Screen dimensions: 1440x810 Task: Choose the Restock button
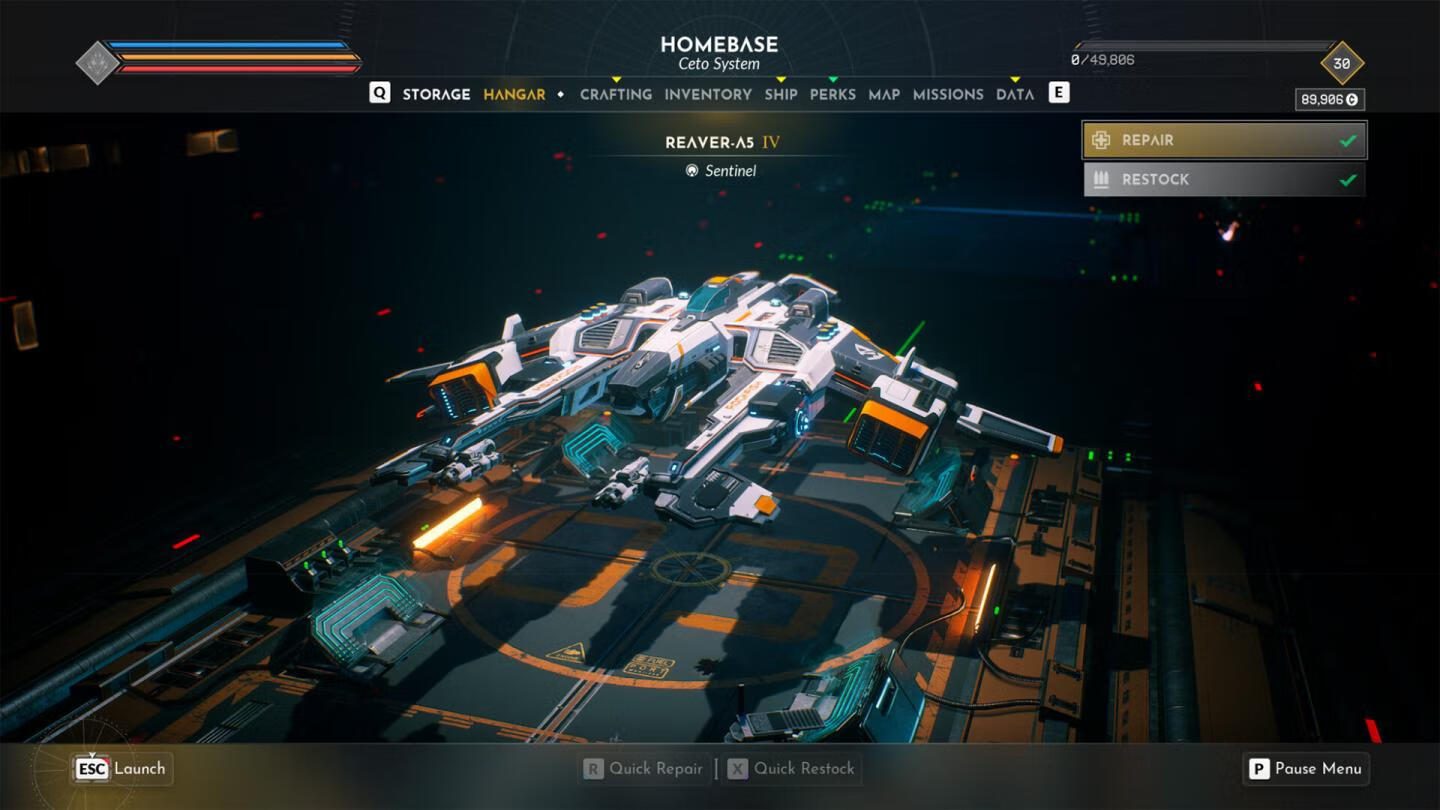pos(1224,180)
